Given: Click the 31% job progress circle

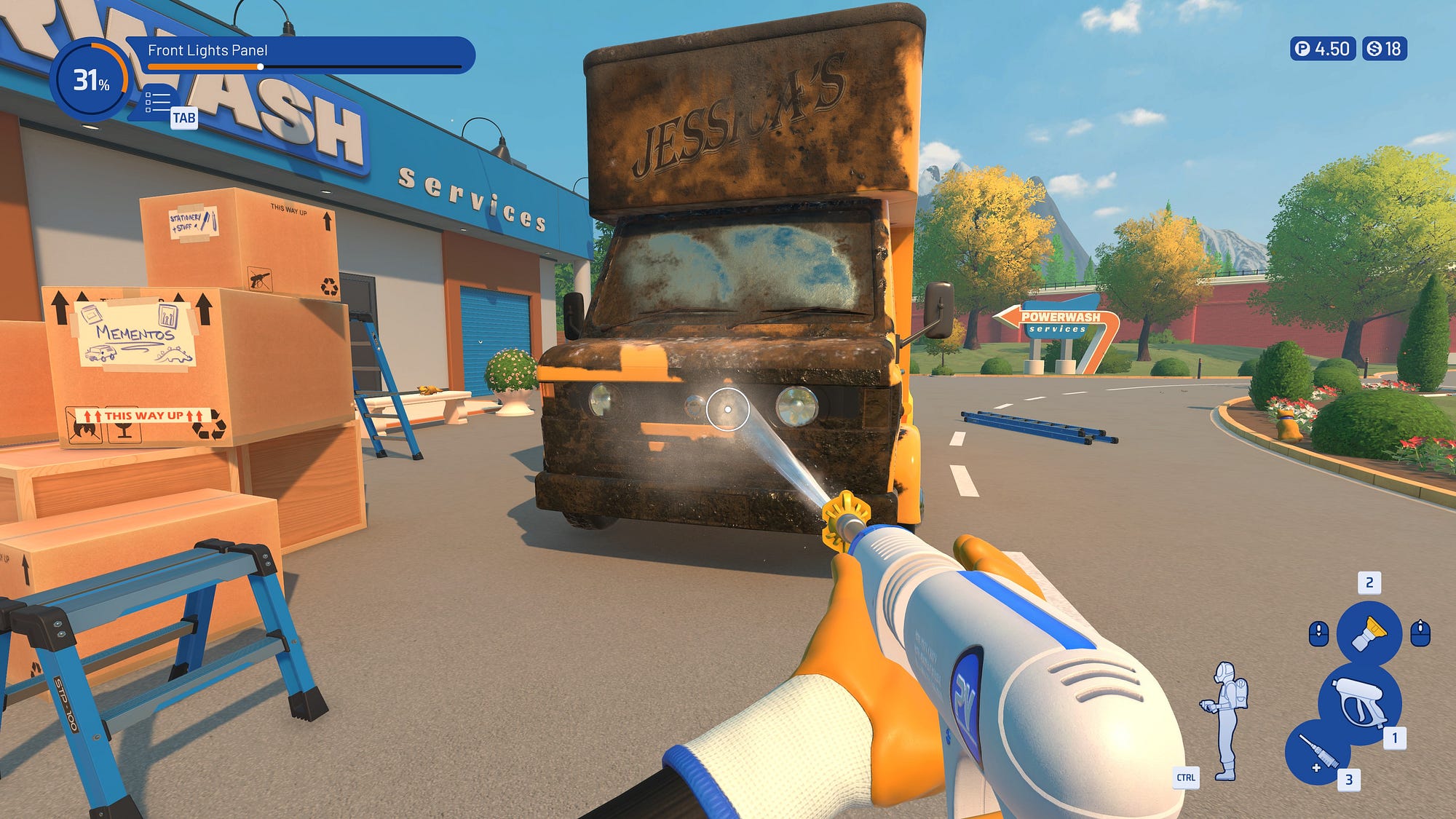Looking at the screenshot, I should tap(90, 79).
